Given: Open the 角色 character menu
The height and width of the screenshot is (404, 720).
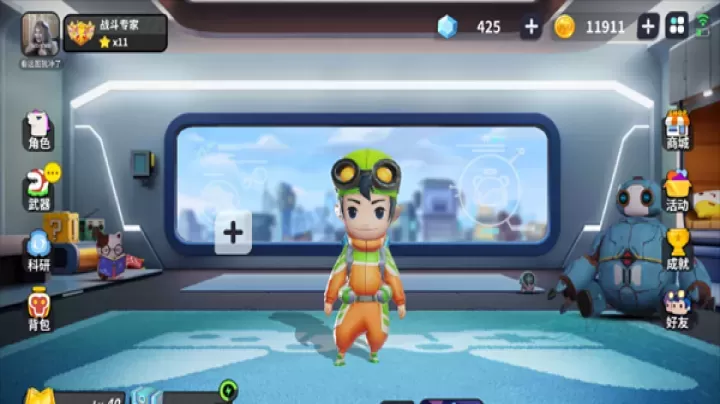Looking at the screenshot, I should click(39, 130).
